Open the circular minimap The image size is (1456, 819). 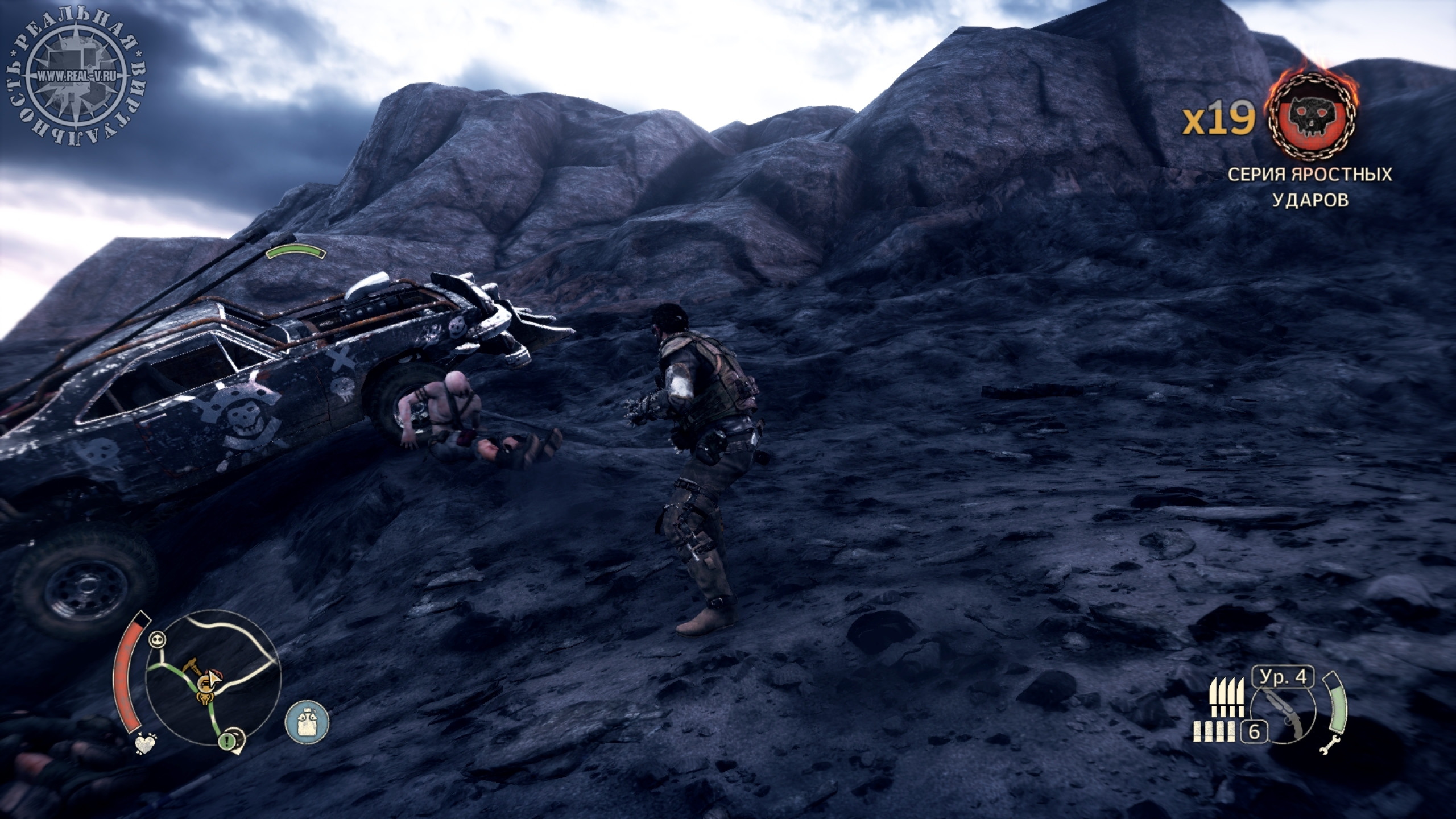coord(213,680)
